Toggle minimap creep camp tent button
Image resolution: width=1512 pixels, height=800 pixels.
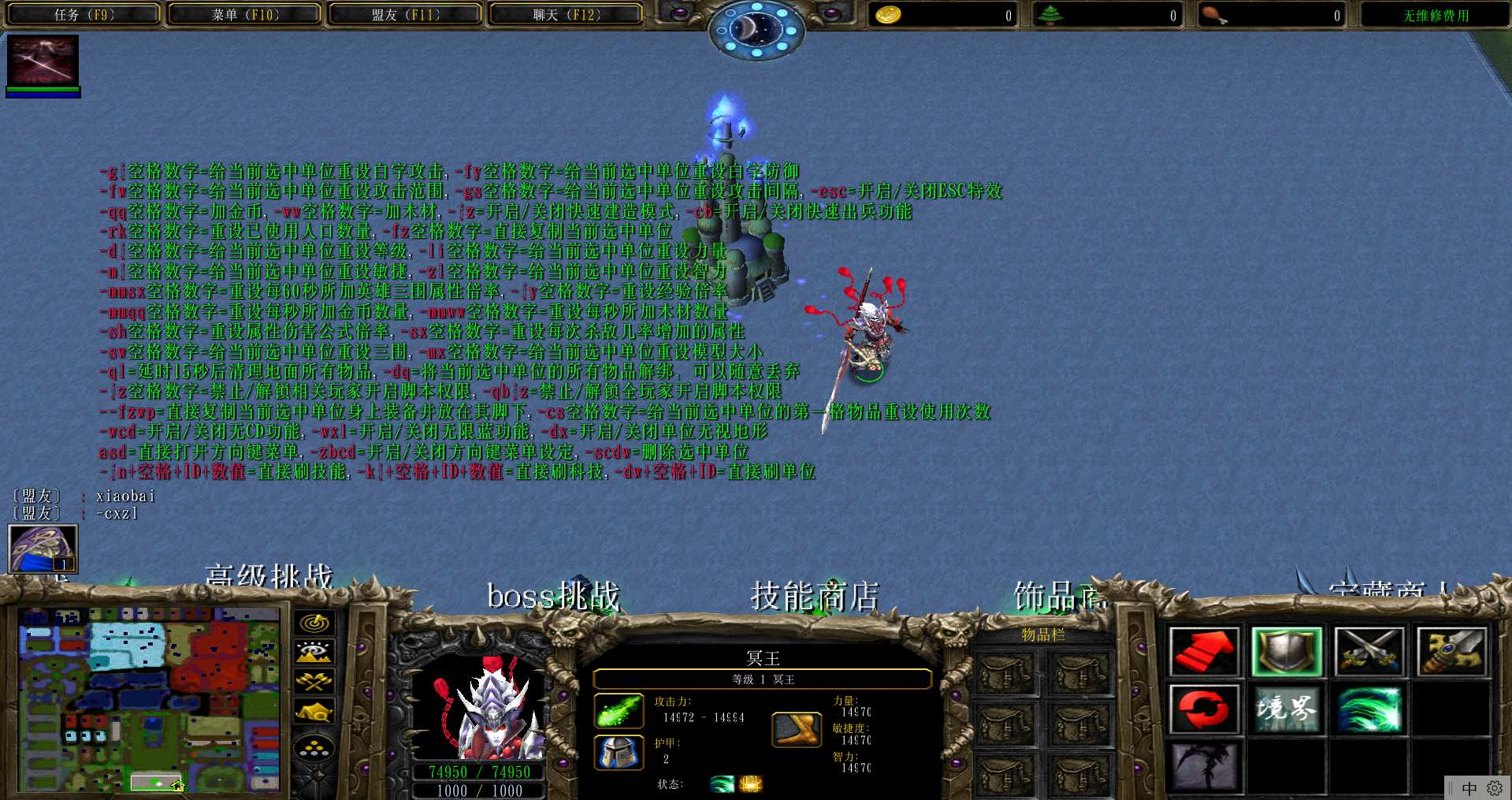click(314, 712)
